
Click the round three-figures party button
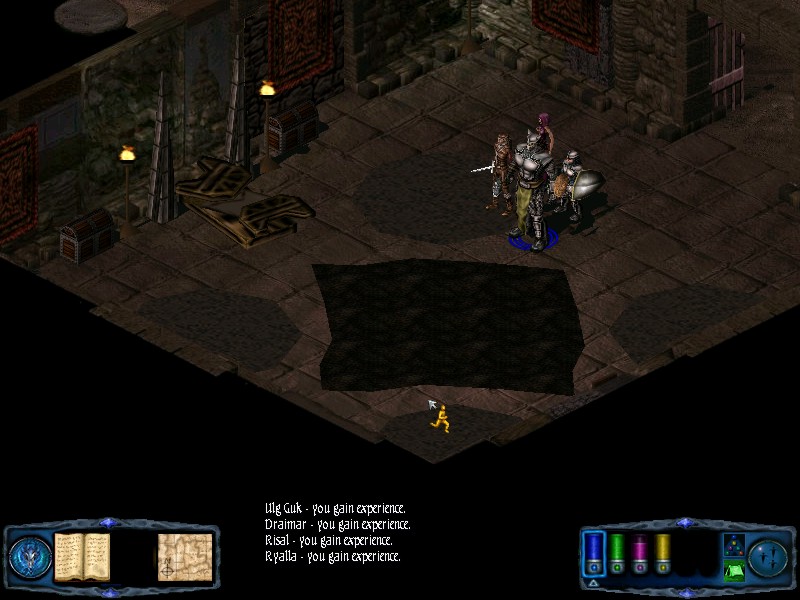tap(768, 556)
